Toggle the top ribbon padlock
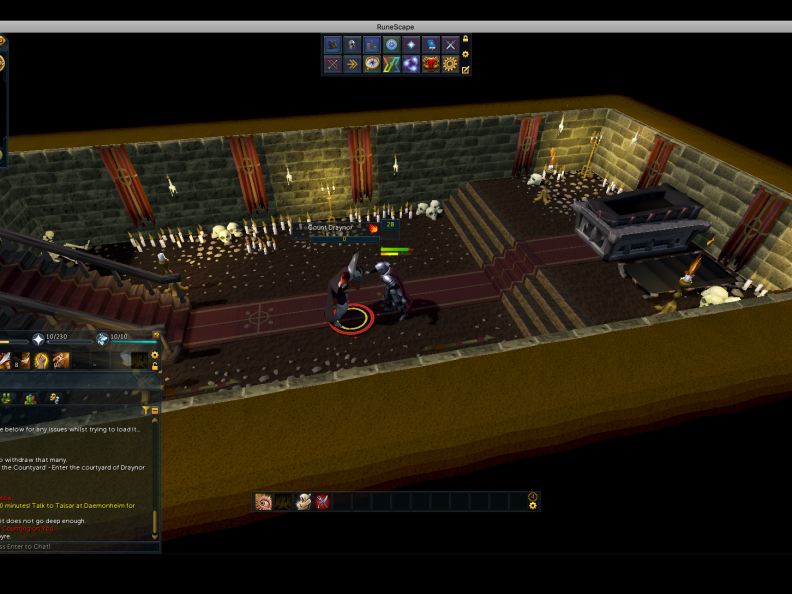Image resolution: width=792 pixels, height=594 pixels. [x=465, y=40]
